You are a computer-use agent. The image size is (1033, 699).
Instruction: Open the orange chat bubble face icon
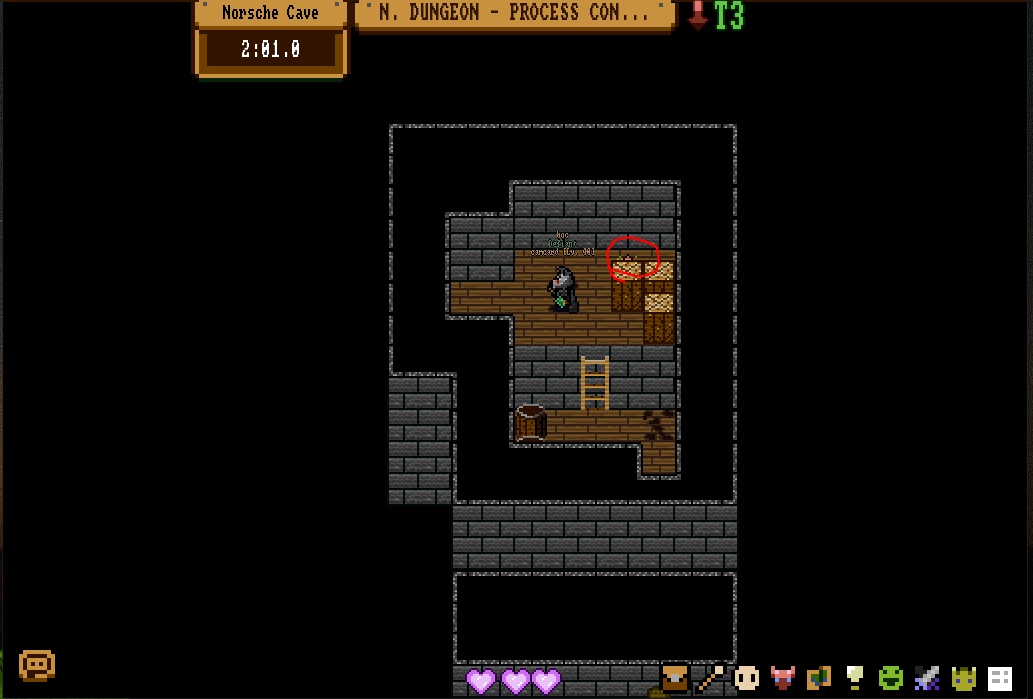(37, 665)
